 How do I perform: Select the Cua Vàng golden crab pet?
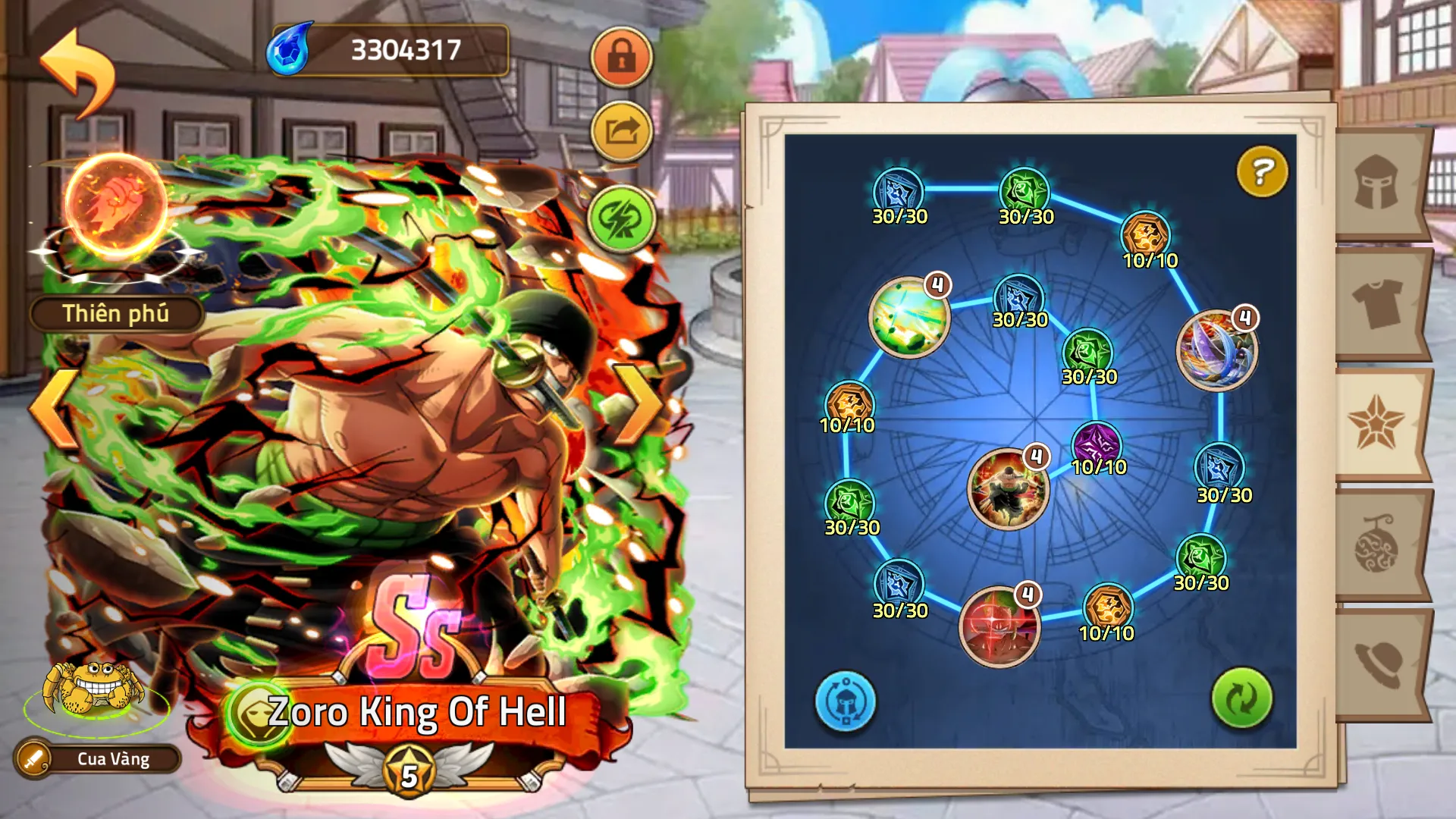(95, 690)
